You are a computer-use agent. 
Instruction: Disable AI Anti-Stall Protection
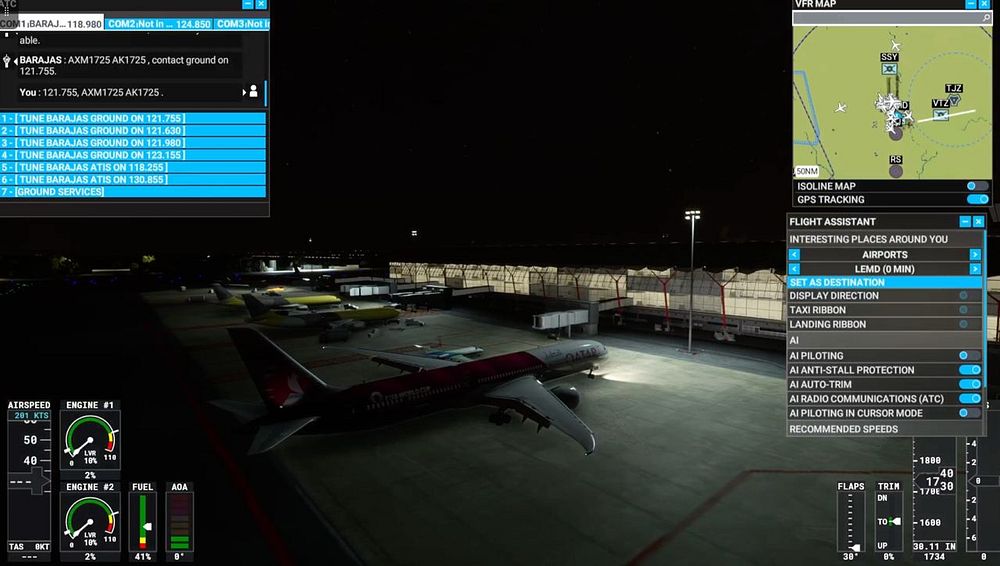(x=969, y=370)
